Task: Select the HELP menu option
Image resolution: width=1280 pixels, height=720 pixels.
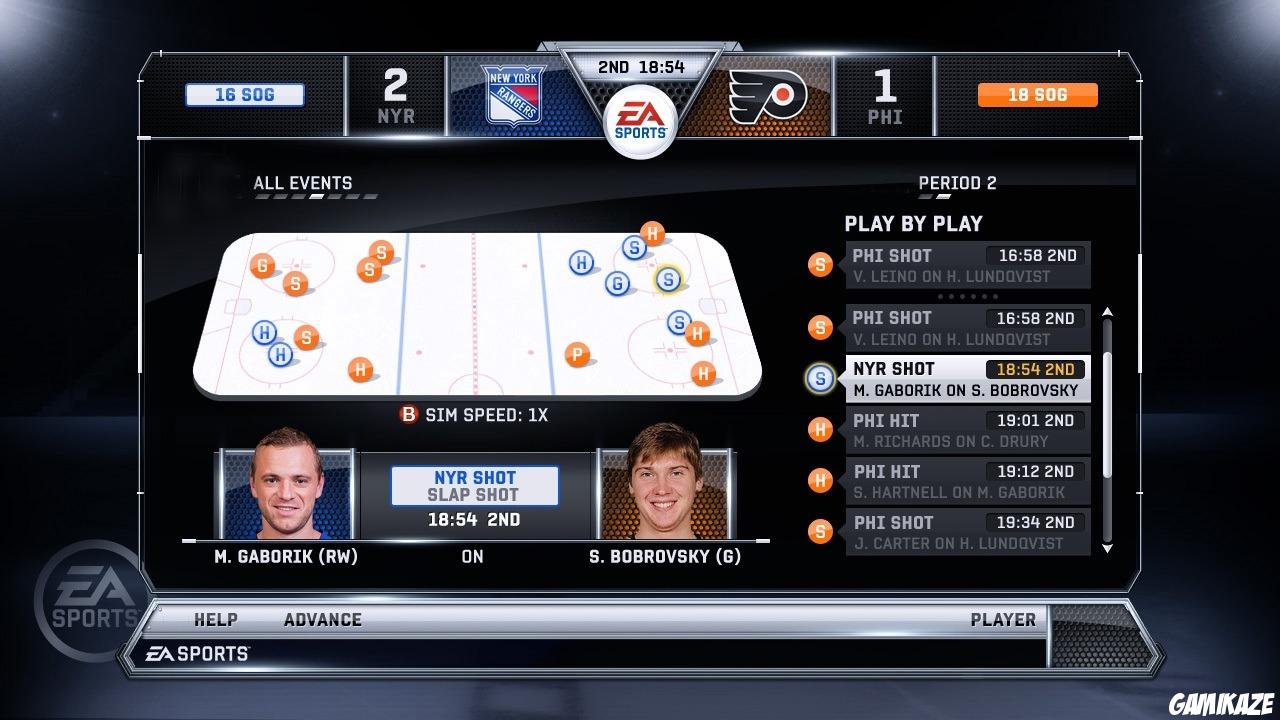Action: point(216,619)
